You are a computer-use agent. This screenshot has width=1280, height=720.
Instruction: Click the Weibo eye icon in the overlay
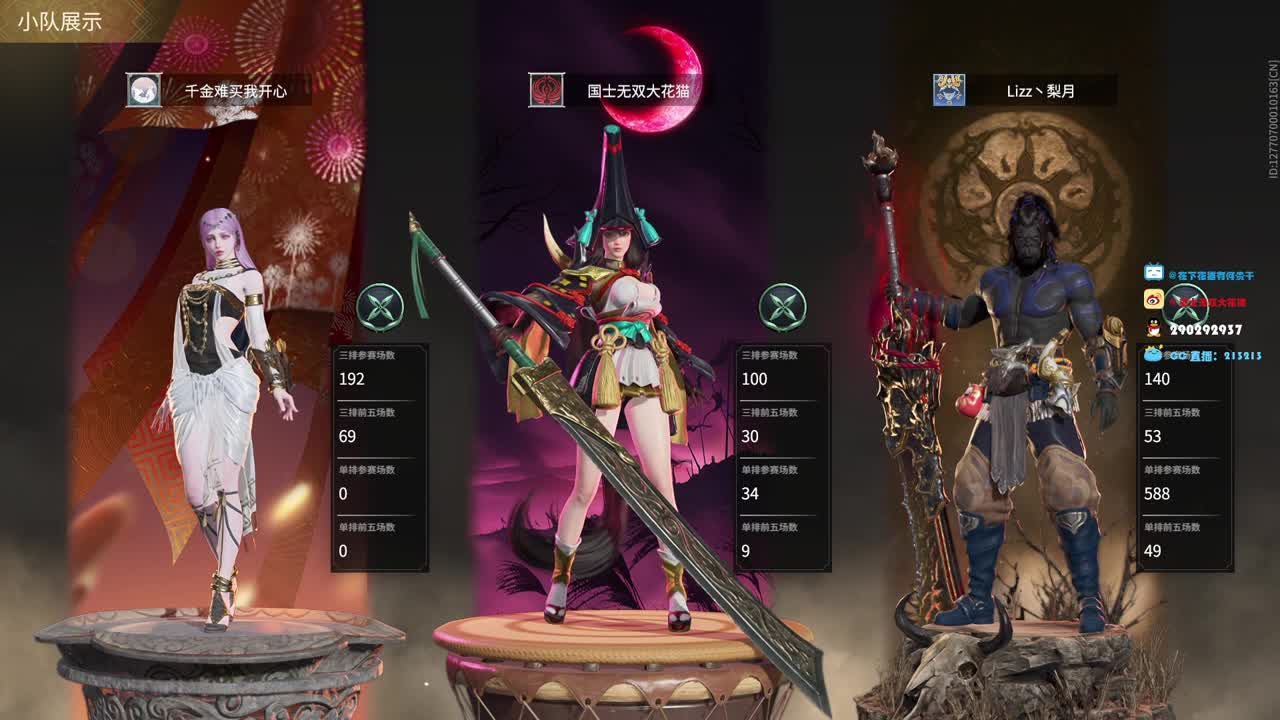click(x=1154, y=298)
